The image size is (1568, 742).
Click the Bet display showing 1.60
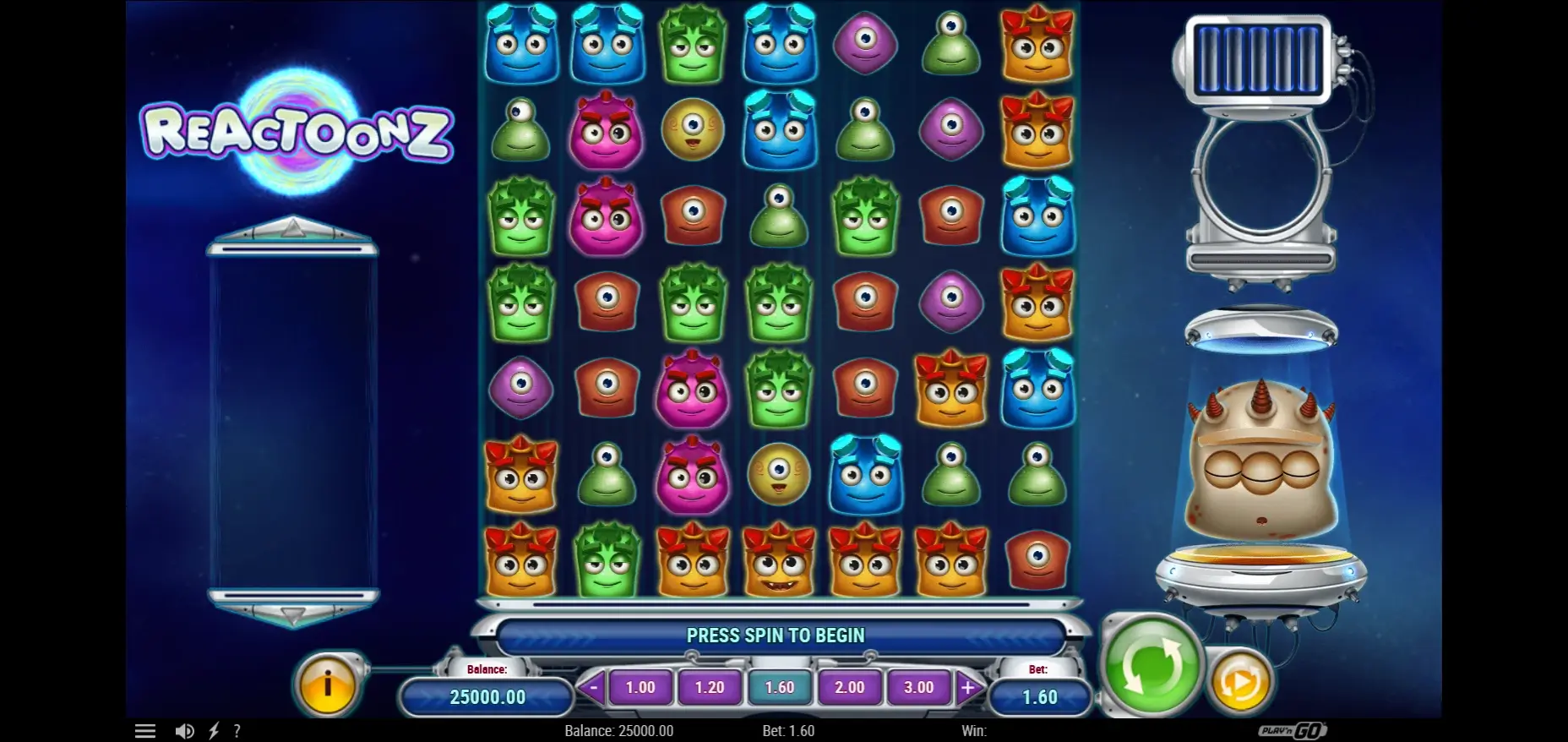tap(1040, 697)
